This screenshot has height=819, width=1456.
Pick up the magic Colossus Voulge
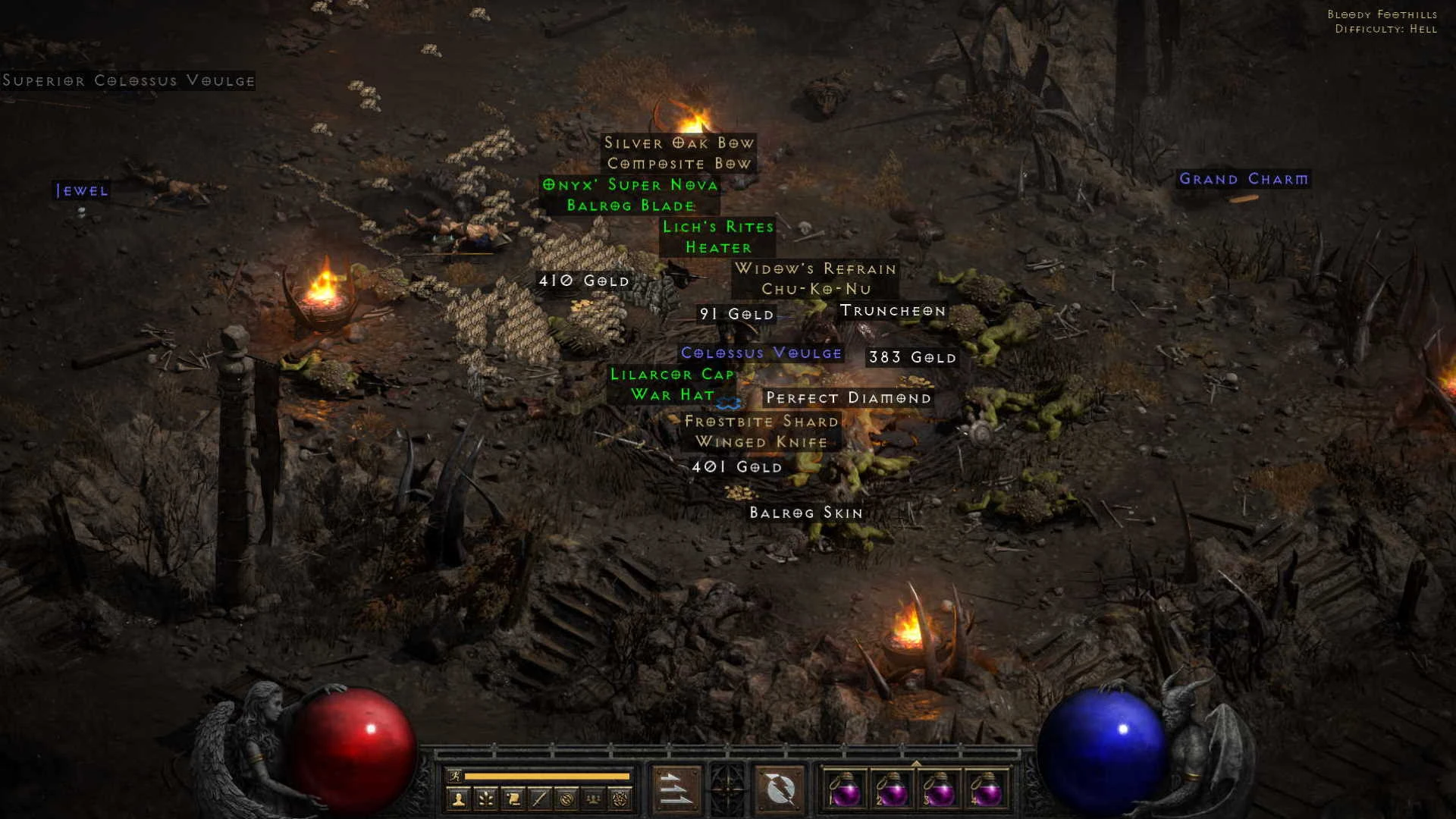point(761,353)
